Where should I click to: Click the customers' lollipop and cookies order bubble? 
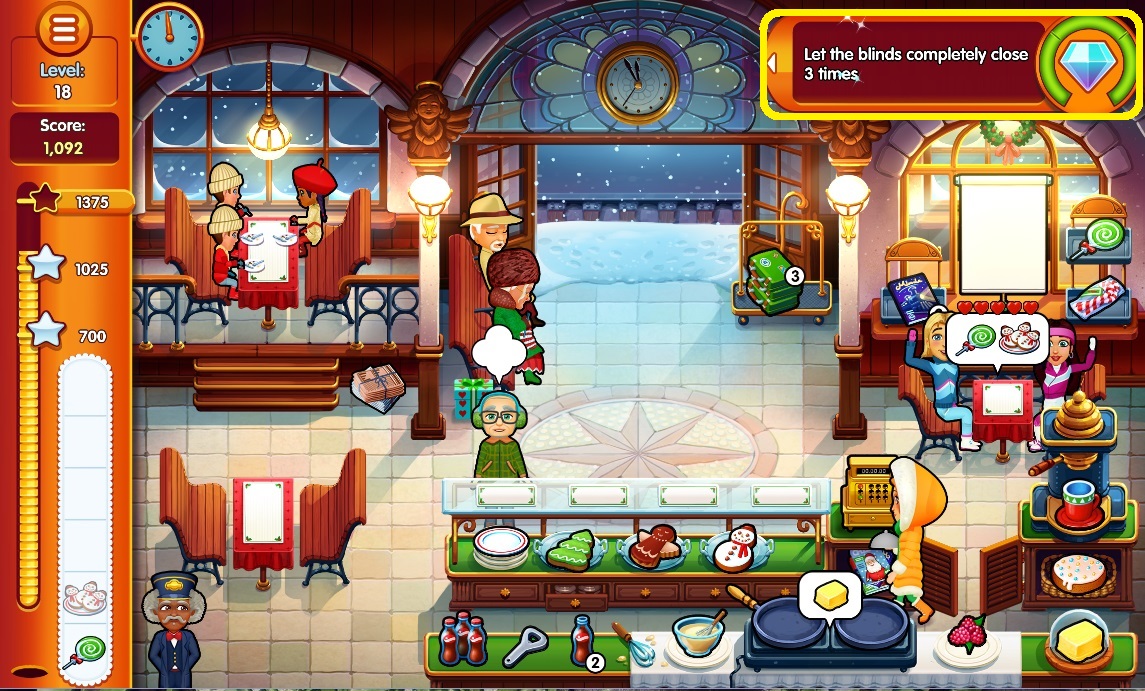click(x=996, y=340)
